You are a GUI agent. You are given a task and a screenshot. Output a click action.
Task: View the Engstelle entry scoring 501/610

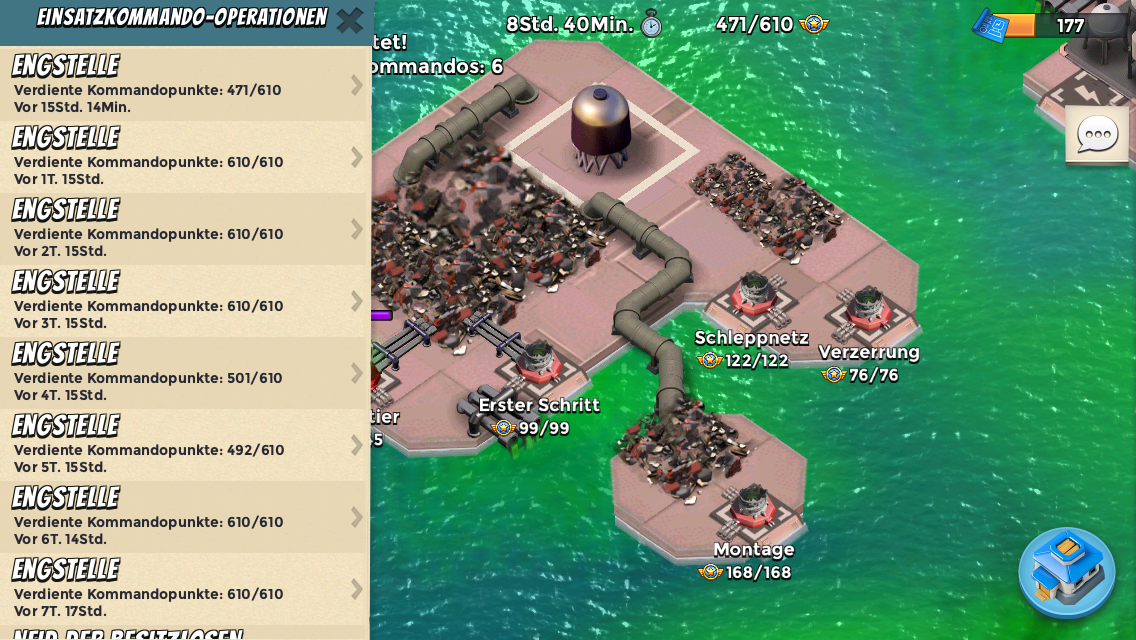pyautogui.click(x=185, y=373)
